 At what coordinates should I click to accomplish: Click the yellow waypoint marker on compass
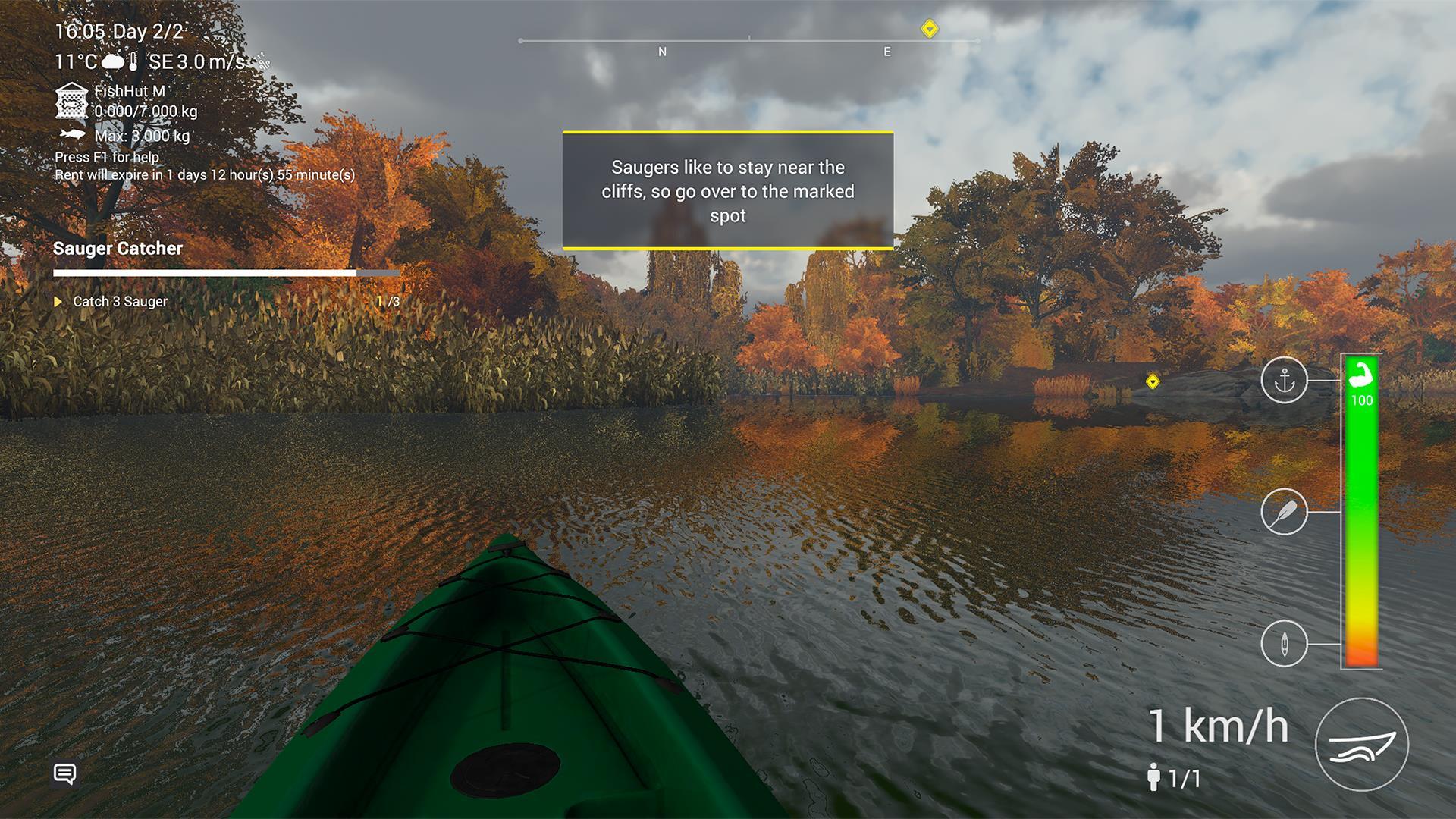930,30
